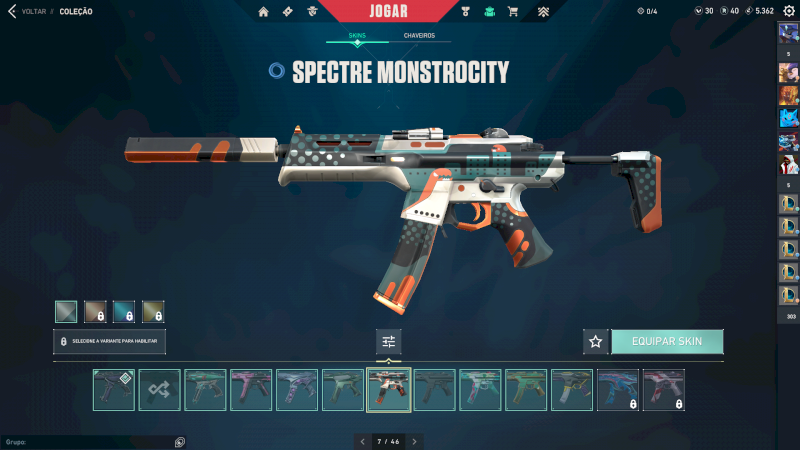Equip the skin with EQUIPAR SKIN

(x=666, y=341)
